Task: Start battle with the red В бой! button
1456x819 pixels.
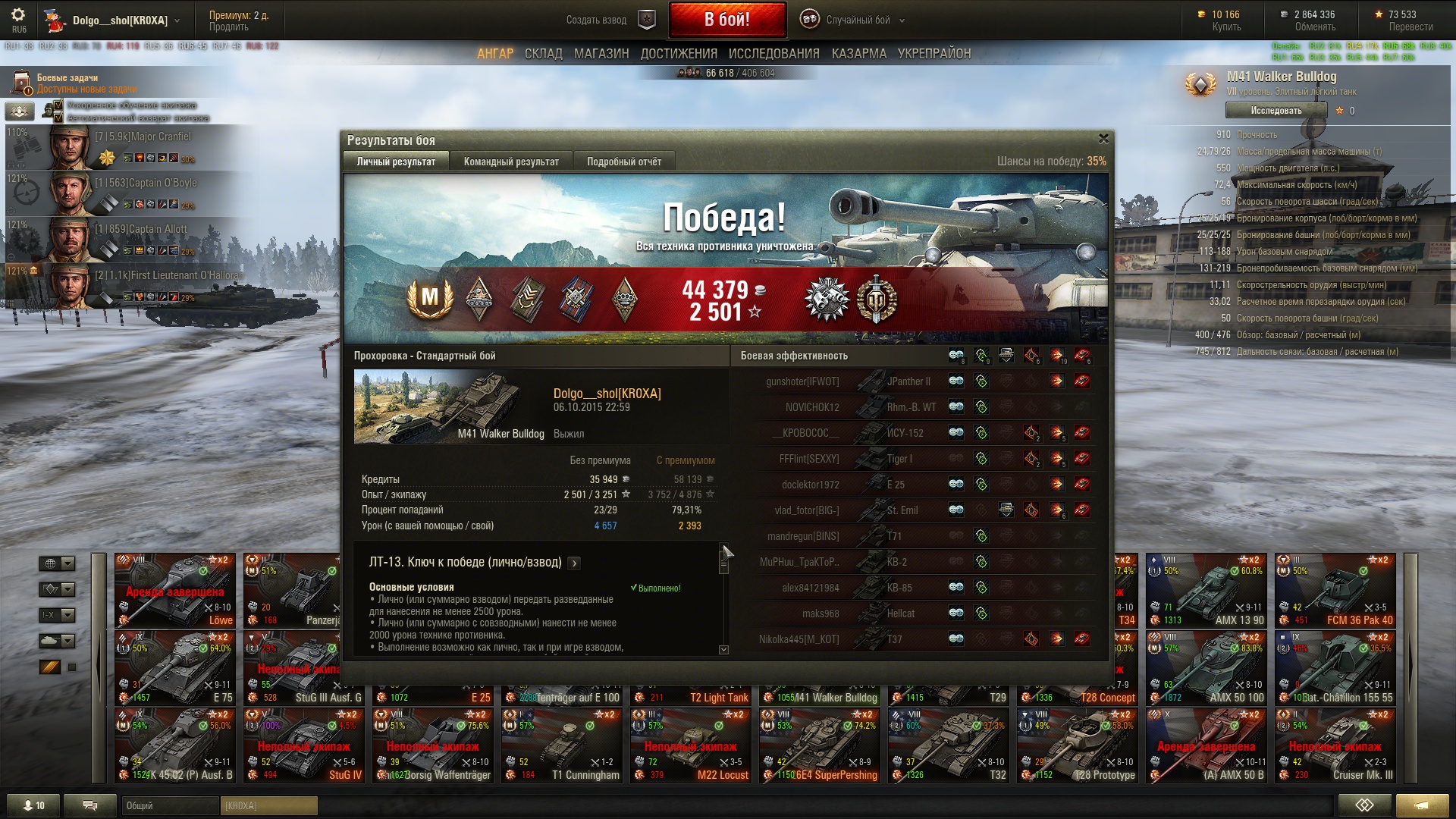Action: tap(726, 20)
